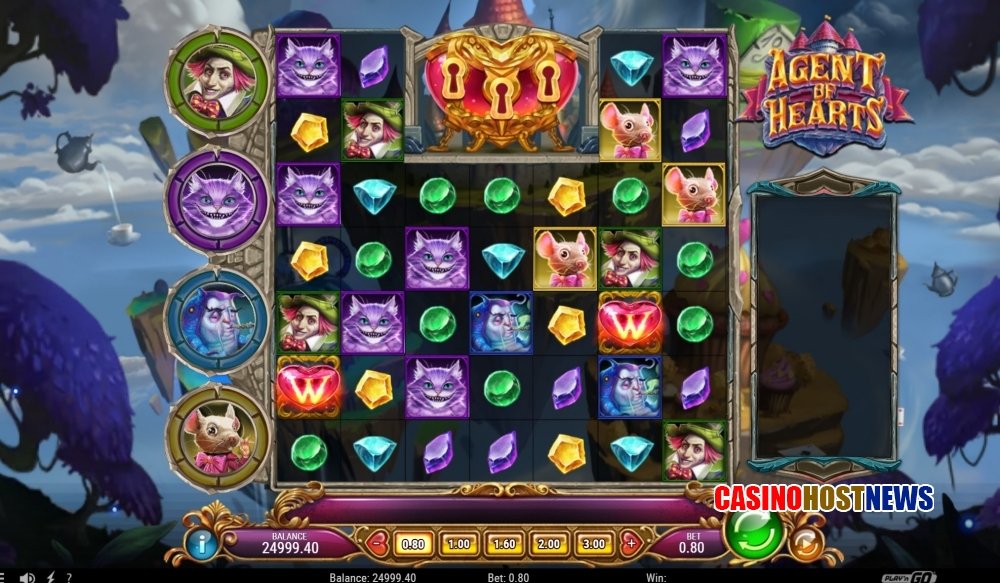The width and height of the screenshot is (1000, 583).
Task: Open help with the question mark icon
Action: 68,577
